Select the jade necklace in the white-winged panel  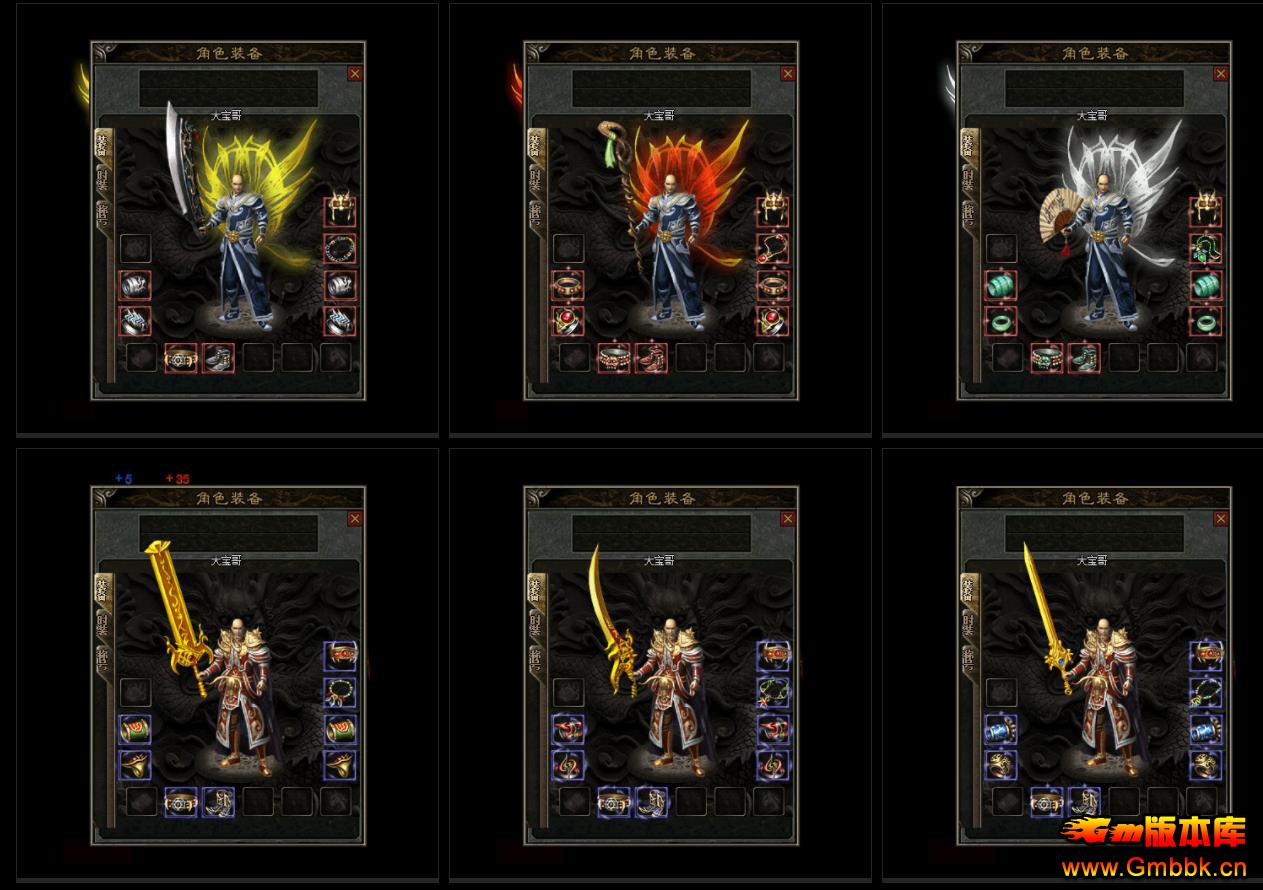coord(1206,248)
